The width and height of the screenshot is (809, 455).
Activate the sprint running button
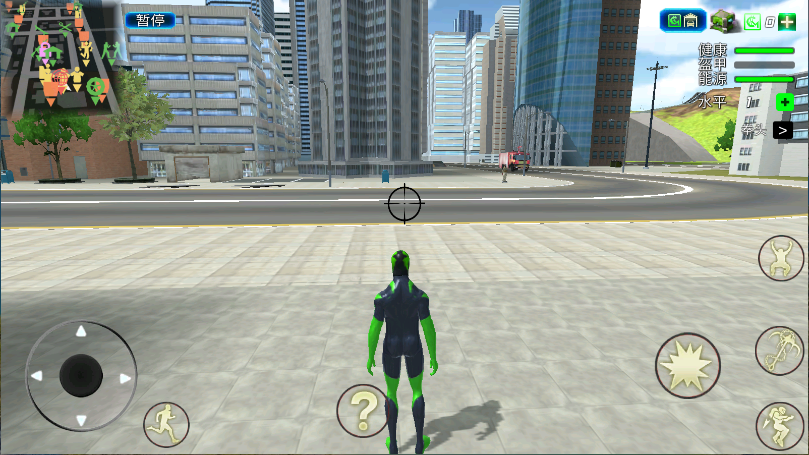tap(166, 424)
